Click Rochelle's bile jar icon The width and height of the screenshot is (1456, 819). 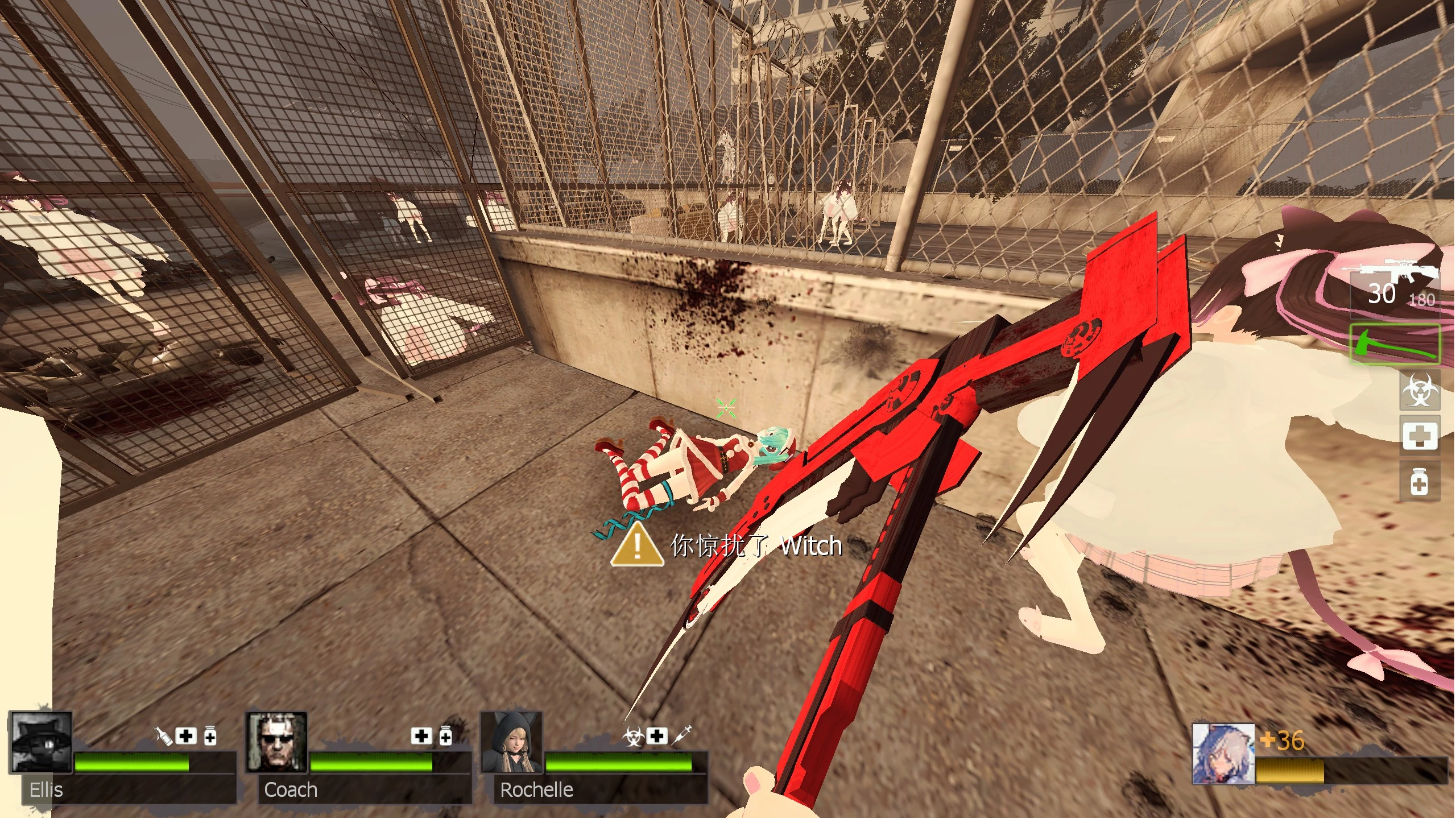point(633,737)
